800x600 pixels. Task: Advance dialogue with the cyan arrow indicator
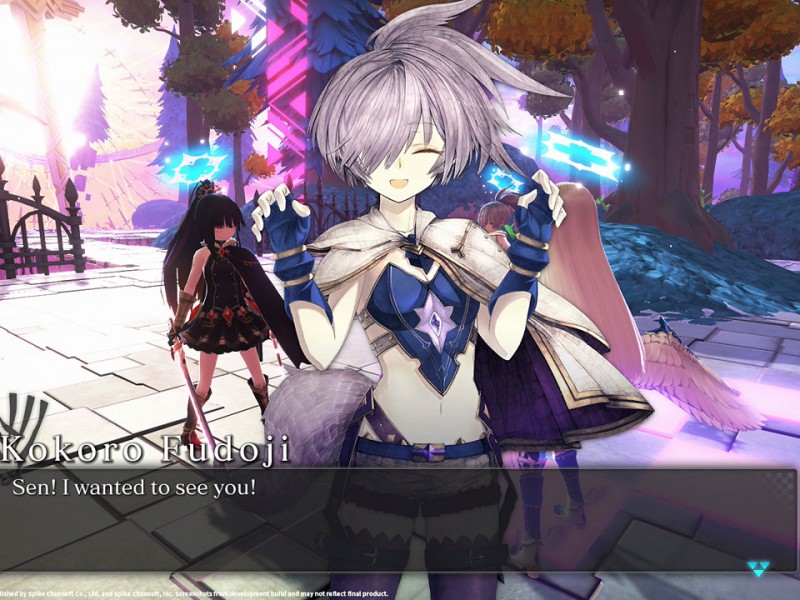[x=759, y=568]
